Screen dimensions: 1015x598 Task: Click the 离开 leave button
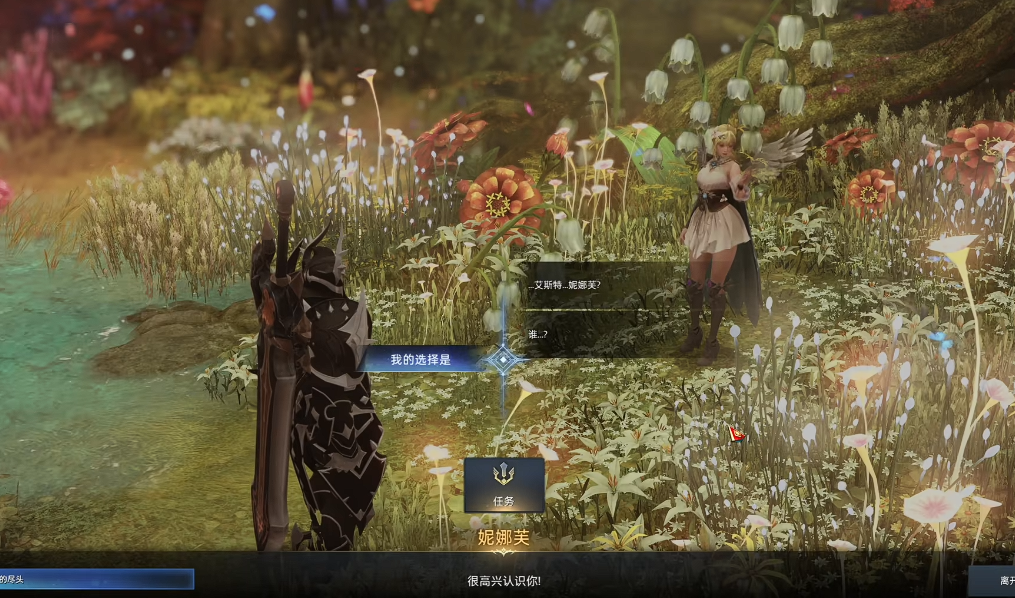[x=993, y=580]
